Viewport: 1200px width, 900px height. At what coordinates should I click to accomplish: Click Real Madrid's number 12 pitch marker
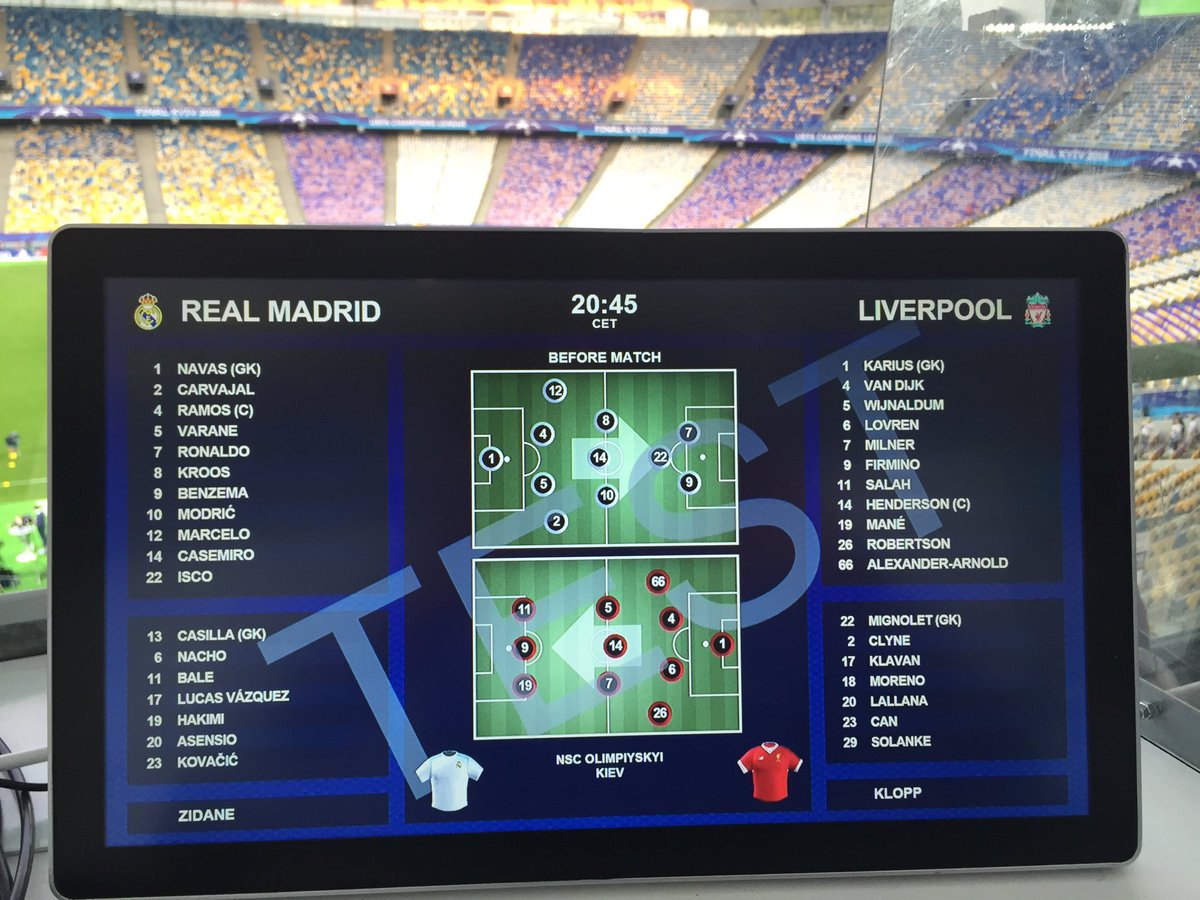553,391
